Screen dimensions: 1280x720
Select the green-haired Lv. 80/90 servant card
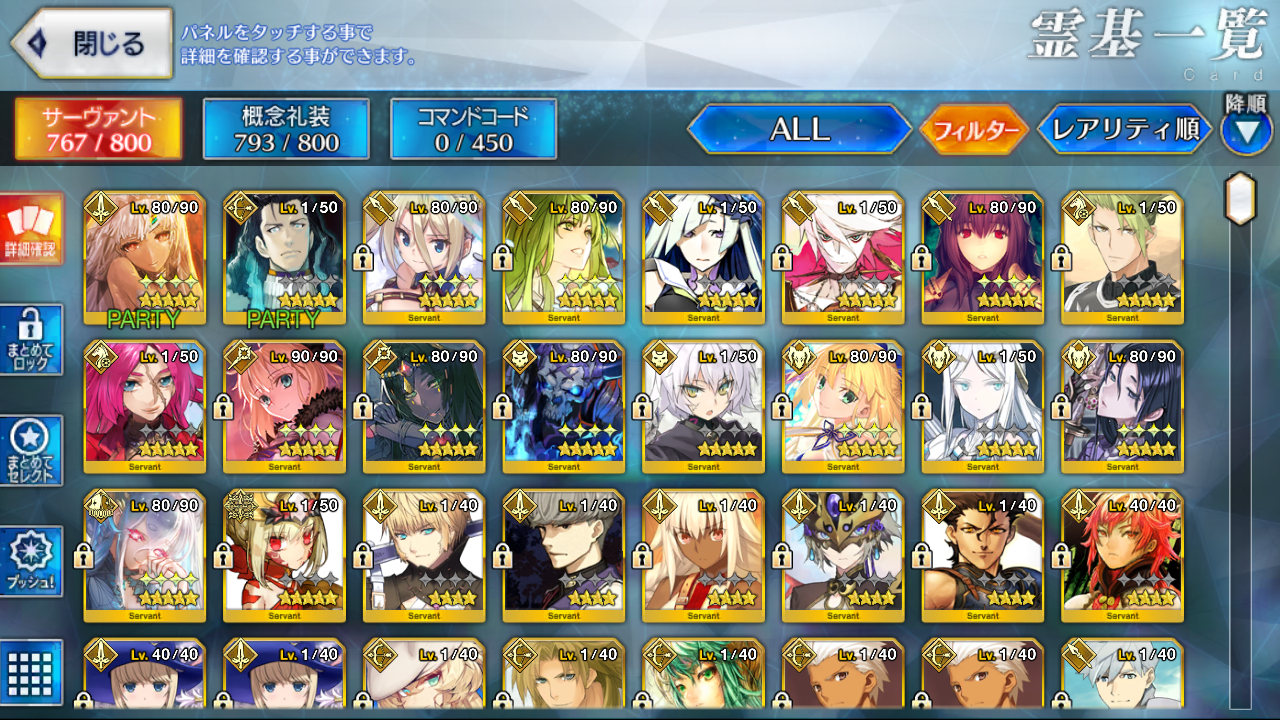click(x=564, y=258)
